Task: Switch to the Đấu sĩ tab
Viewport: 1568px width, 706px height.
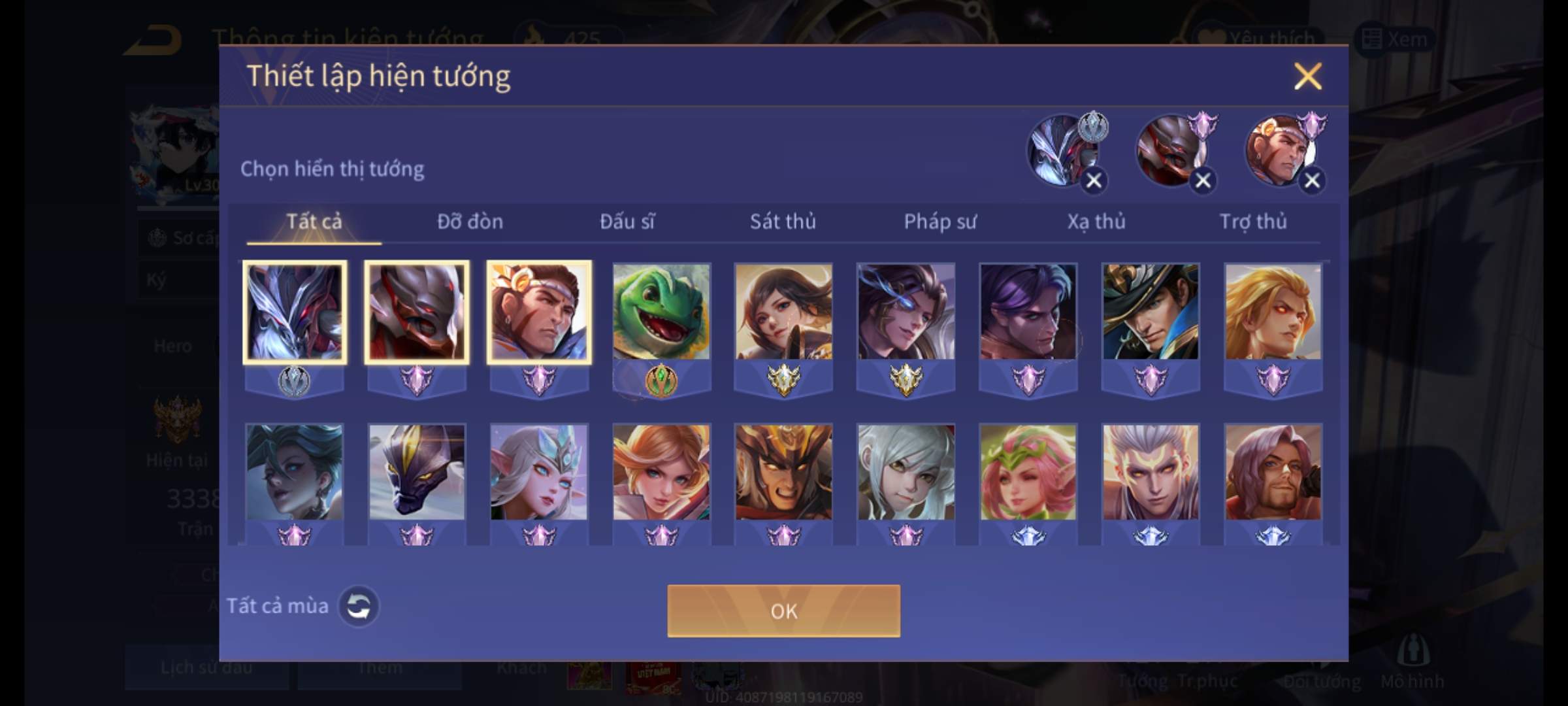Action: tap(627, 222)
